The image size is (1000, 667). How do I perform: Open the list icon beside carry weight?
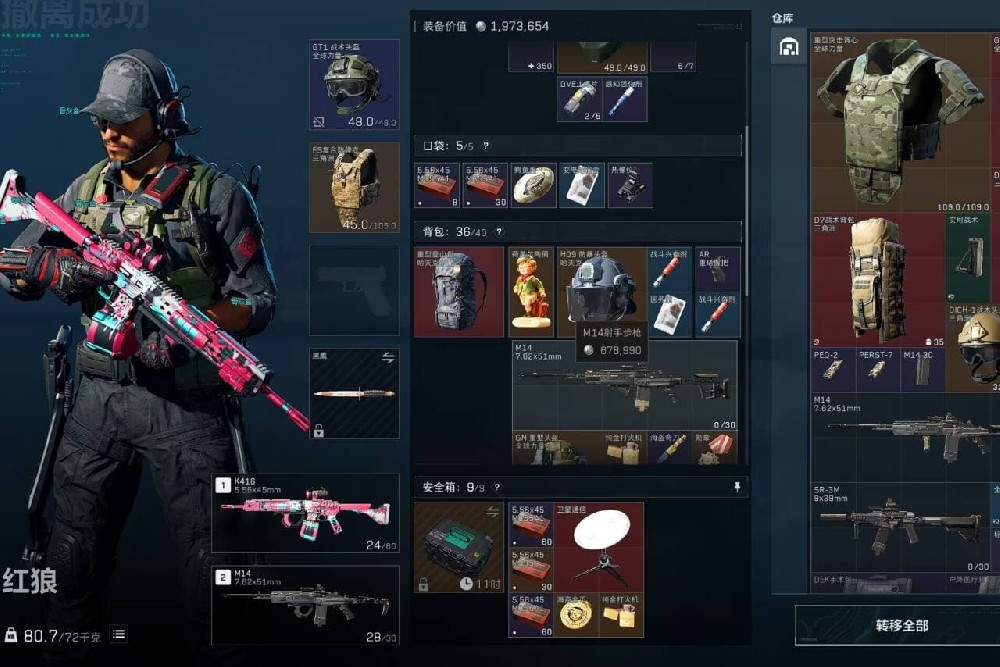click(x=118, y=634)
